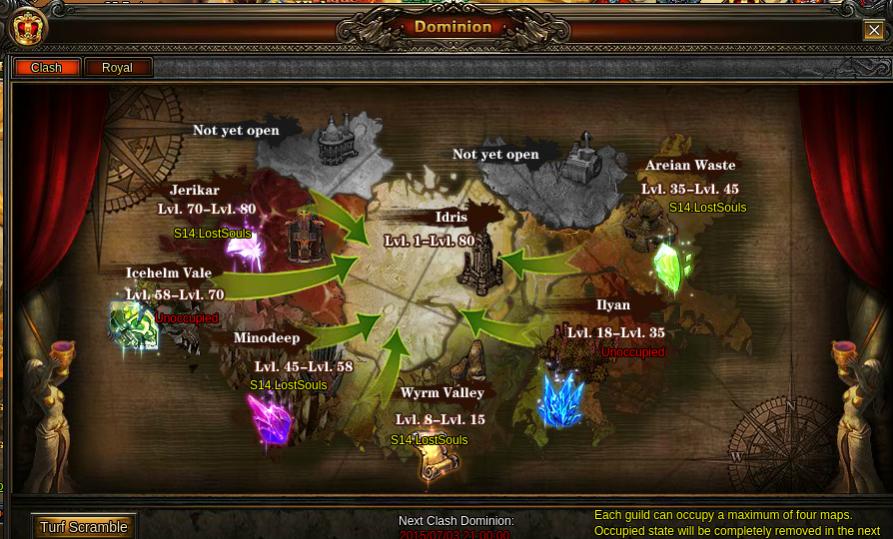The width and height of the screenshot is (893, 539).
Task: Open the Turf Scramble button
Action: (84, 527)
